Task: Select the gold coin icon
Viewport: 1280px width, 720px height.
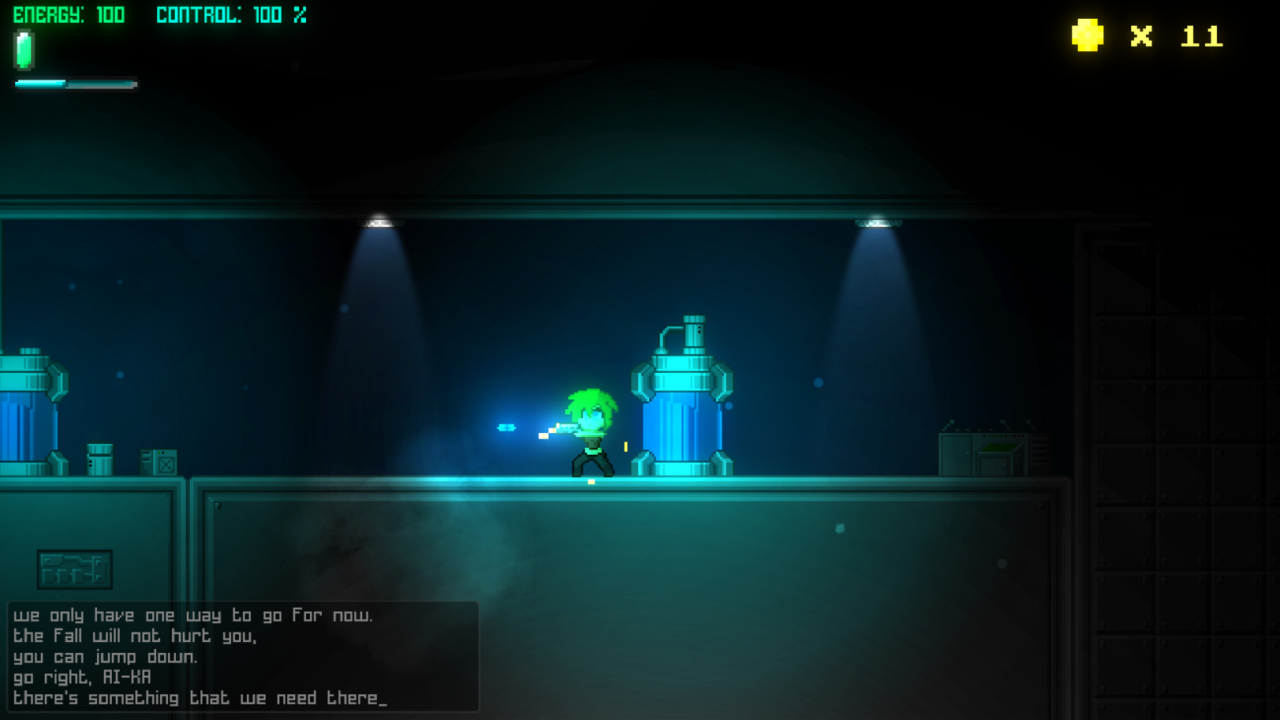Action: point(1087,36)
